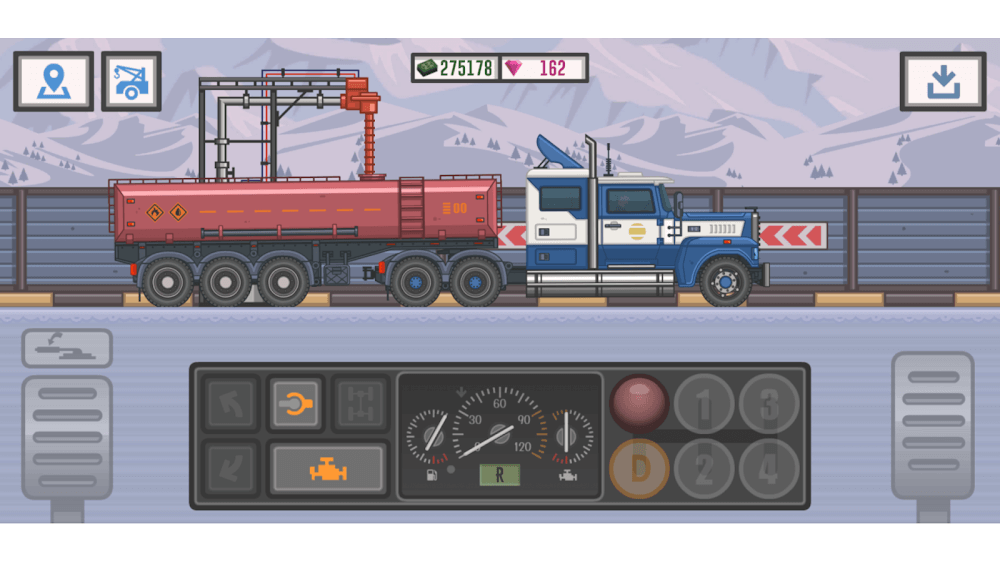1000x562 pixels.
Task: Call the tow truck
Action: click(131, 81)
